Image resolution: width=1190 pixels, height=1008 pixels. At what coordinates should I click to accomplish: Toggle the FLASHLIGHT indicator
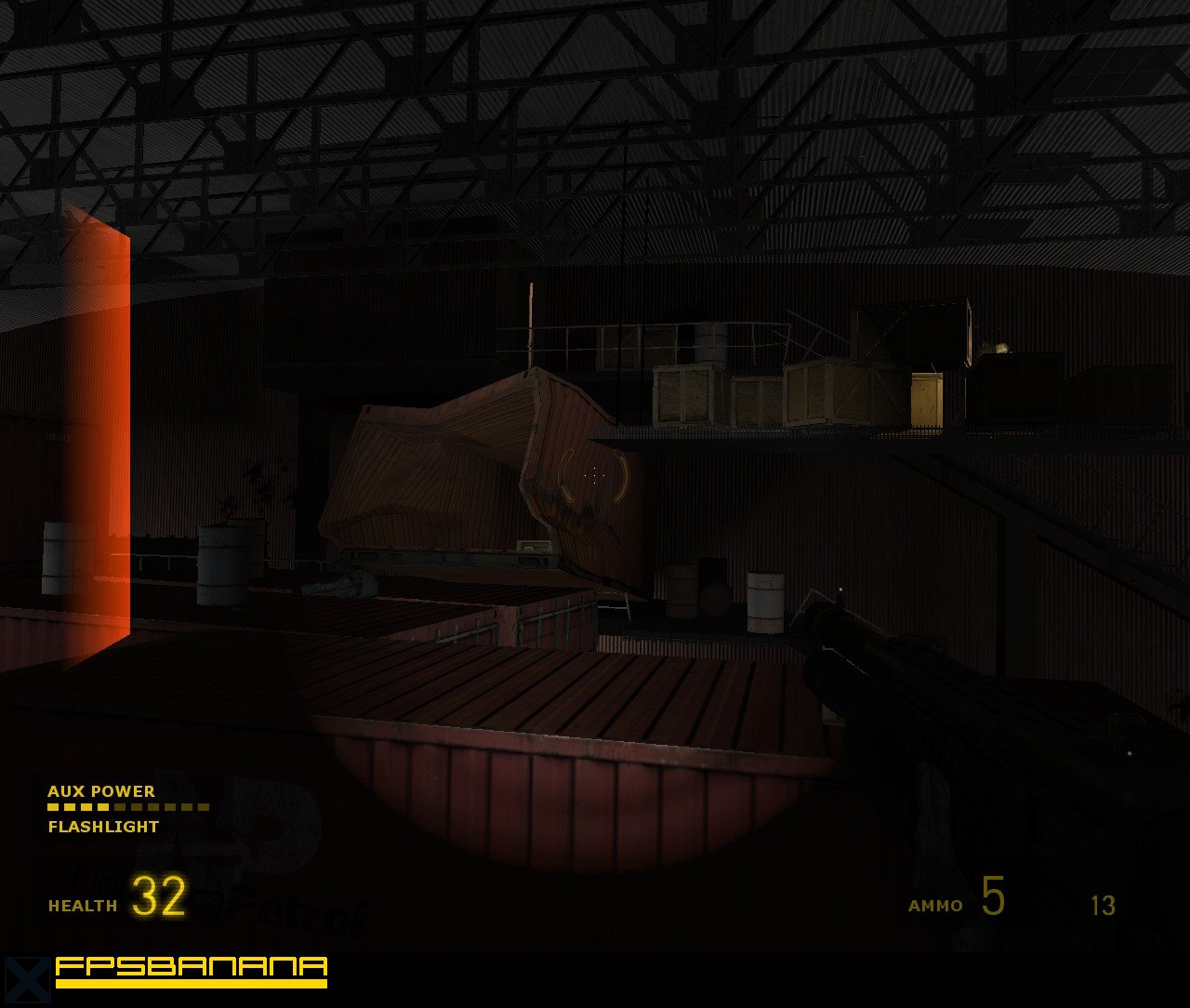[103, 825]
